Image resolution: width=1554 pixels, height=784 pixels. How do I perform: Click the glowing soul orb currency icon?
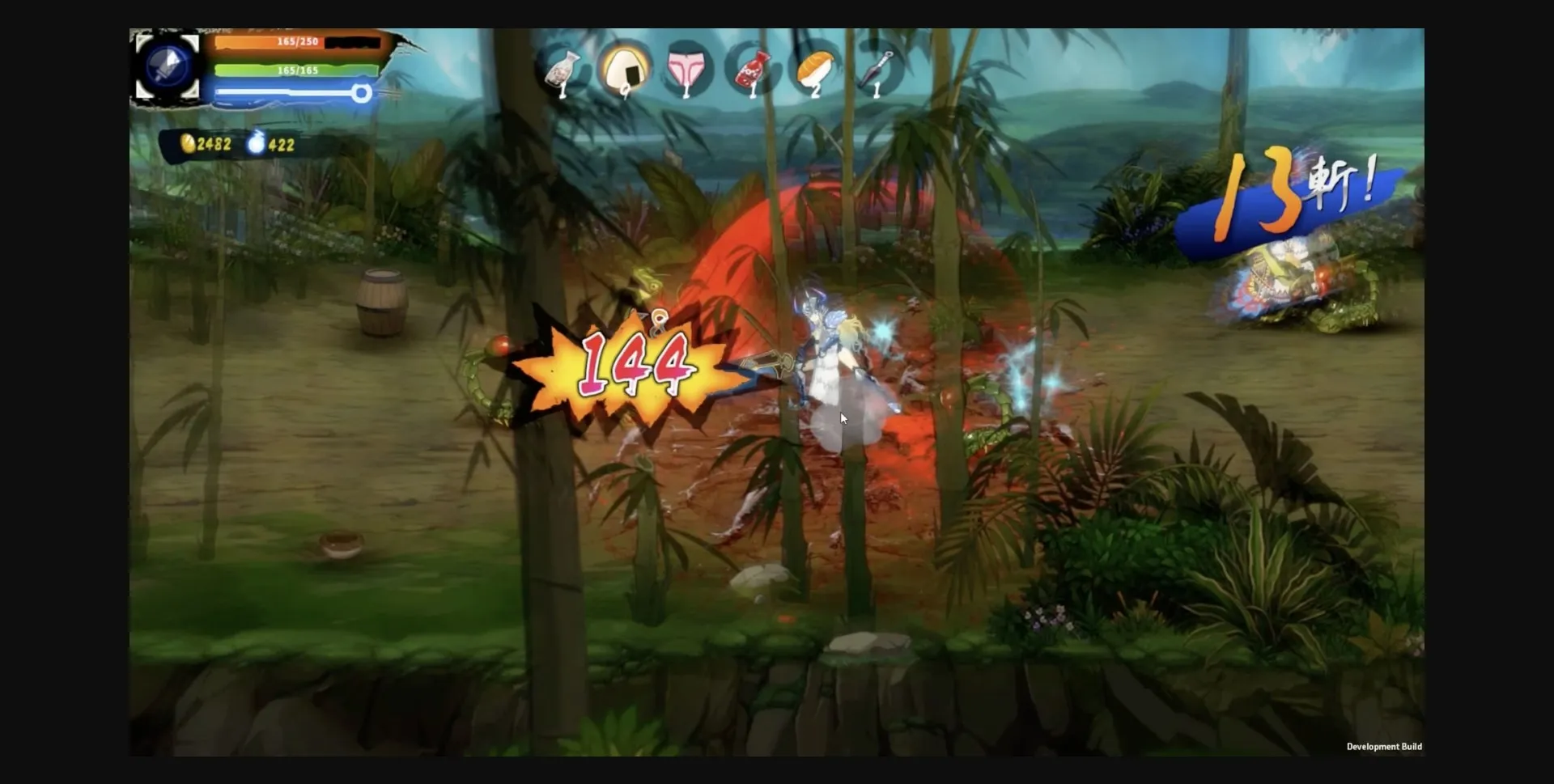click(255, 143)
